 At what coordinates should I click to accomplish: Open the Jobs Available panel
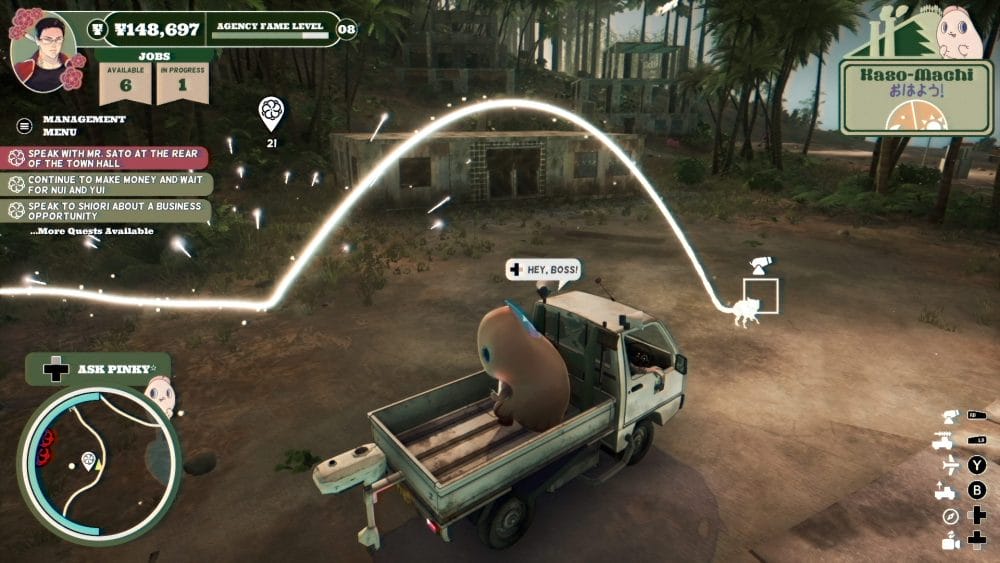click(126, 82)
